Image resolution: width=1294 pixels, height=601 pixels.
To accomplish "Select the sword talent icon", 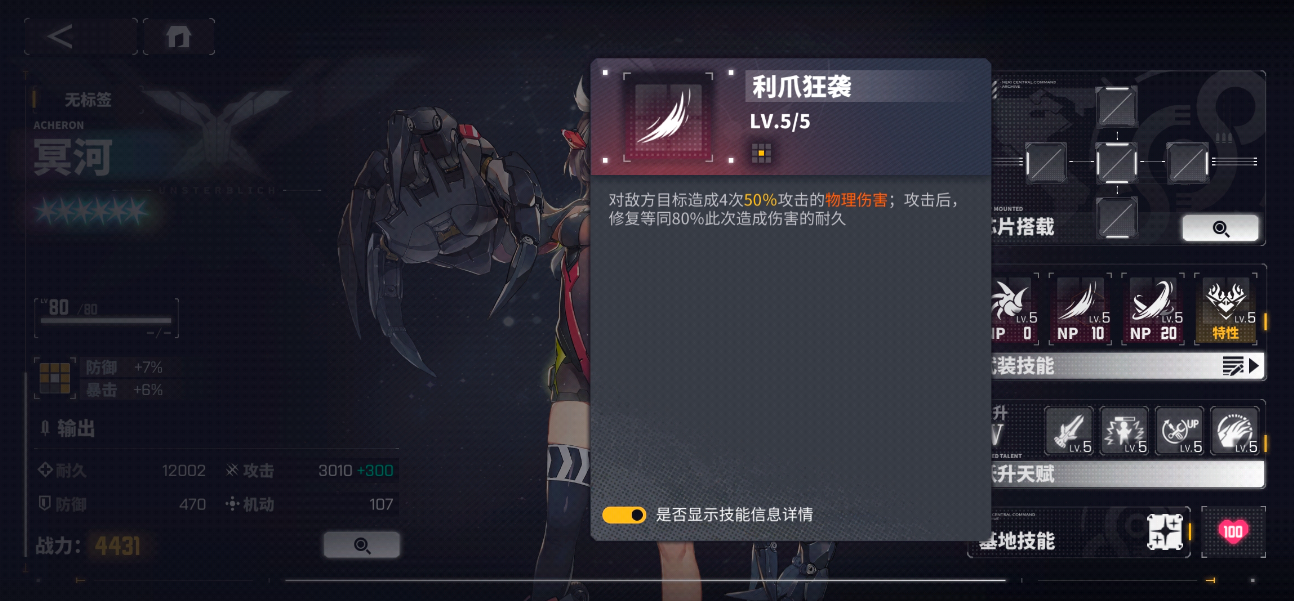I will click(1069, 432).
